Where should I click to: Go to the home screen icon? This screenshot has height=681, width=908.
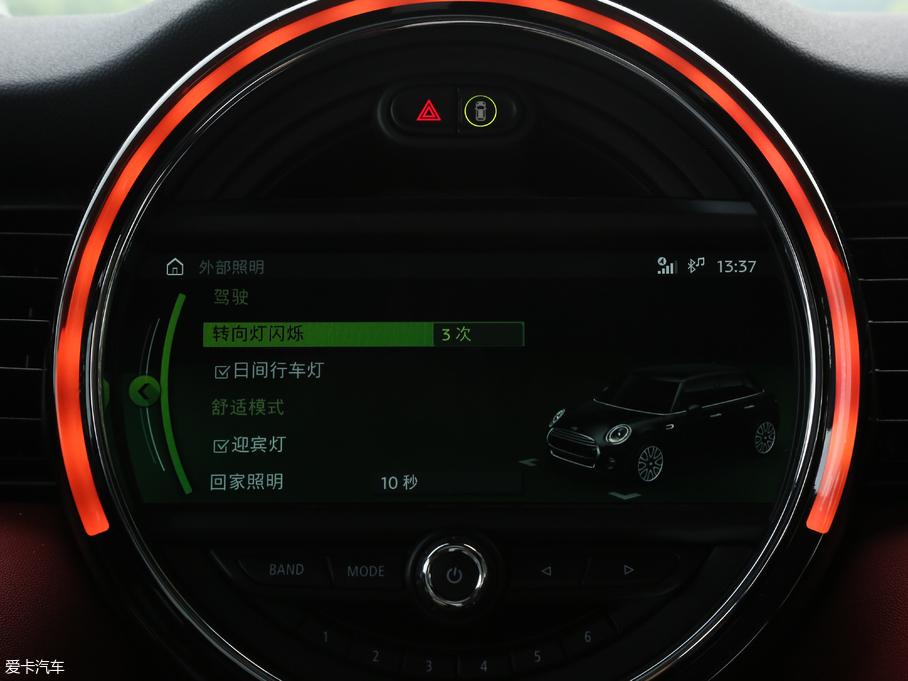click(x=175, y=267)
